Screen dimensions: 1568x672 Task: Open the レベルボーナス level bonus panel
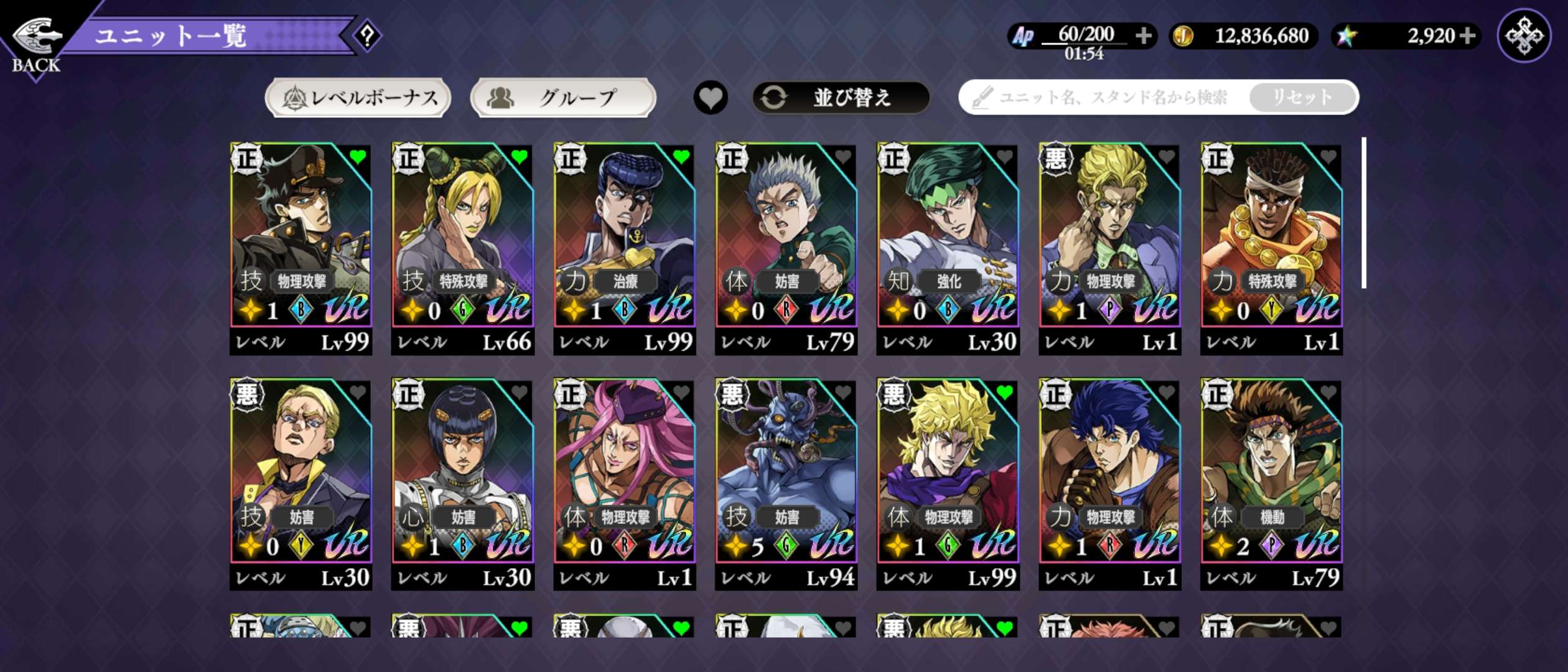[x=358, y=98]
